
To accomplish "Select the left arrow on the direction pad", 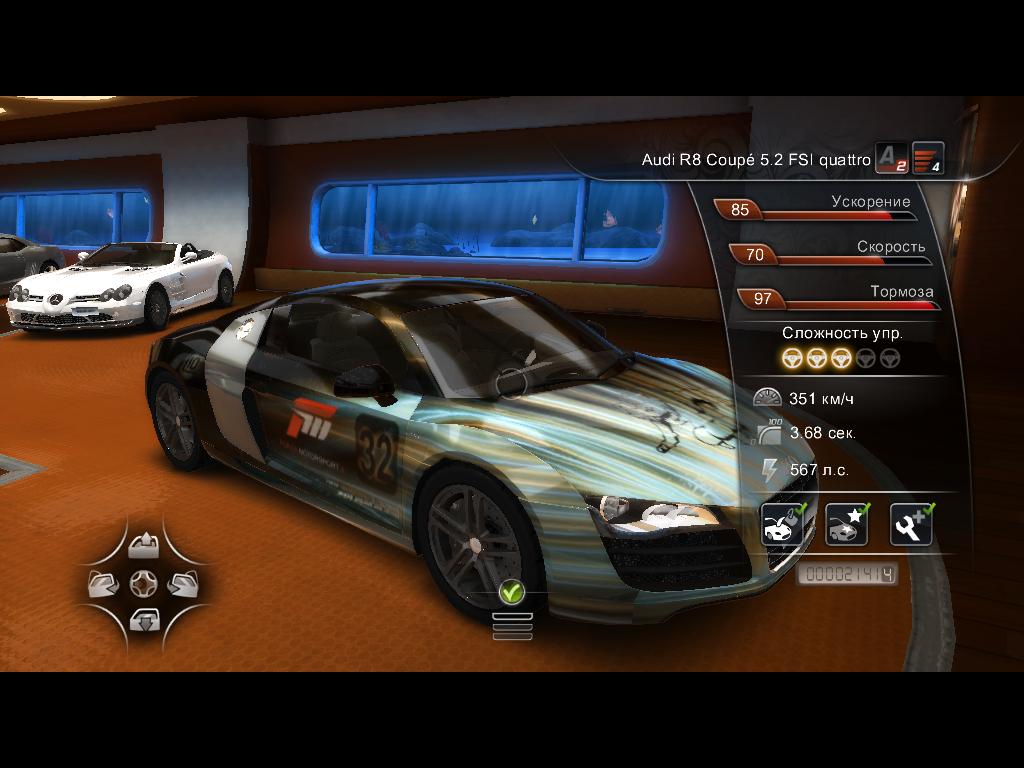I will 105,583.
